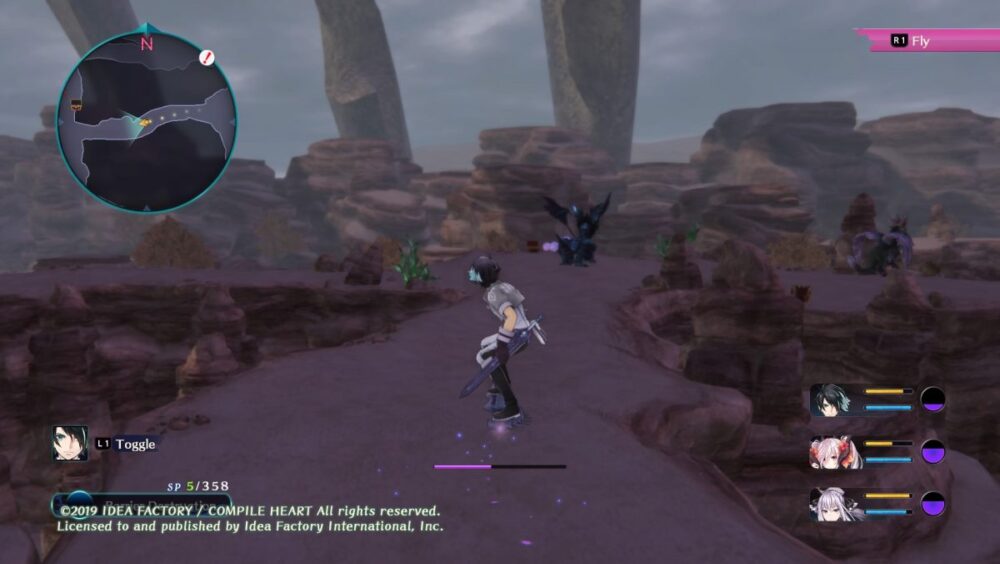Choose the silver-haired party member with dark horns
The height and width of the screenshot is (564, 1000).
pos(829,503)
